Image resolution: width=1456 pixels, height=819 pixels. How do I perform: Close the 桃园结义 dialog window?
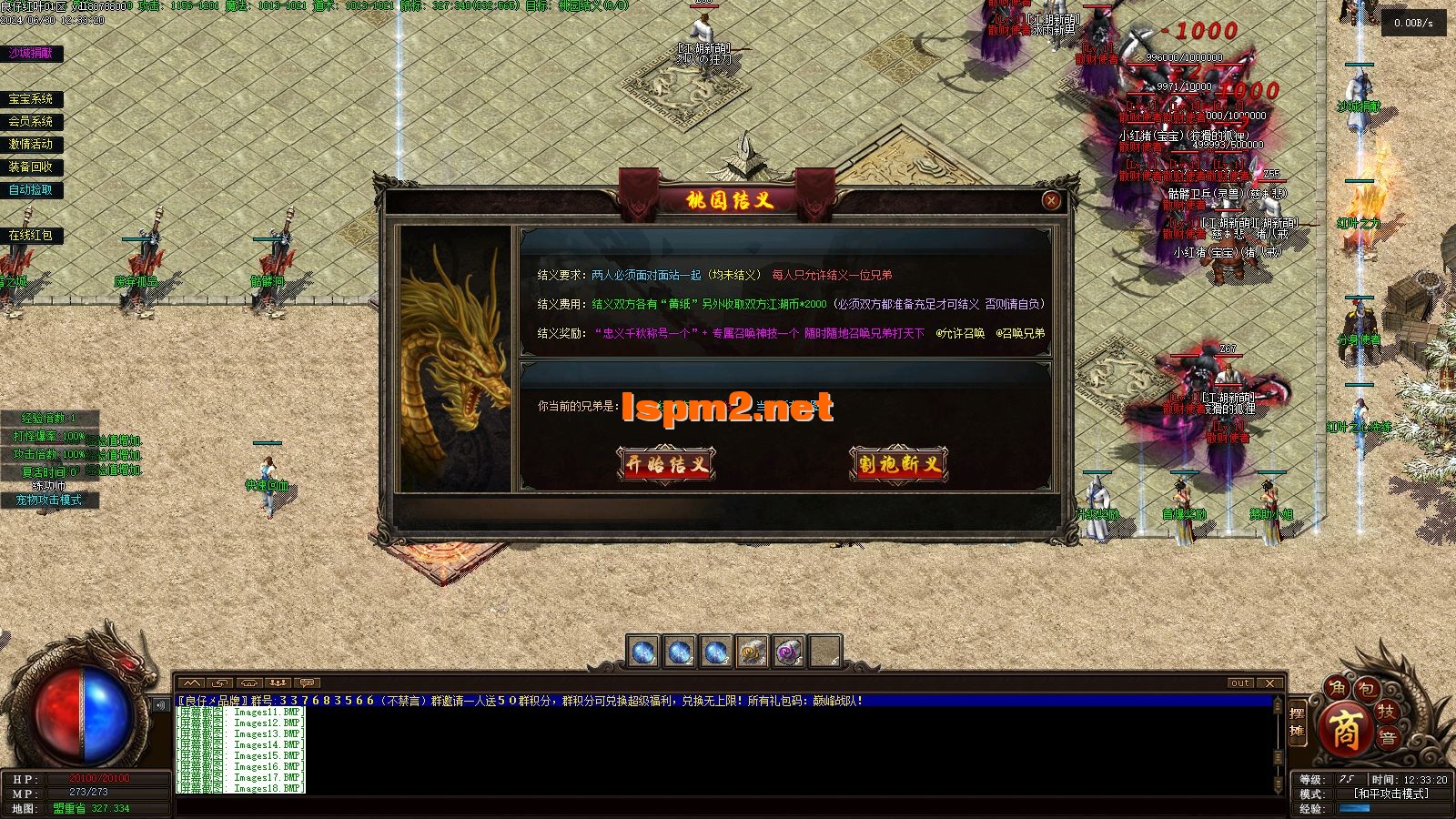(1051, 200)
